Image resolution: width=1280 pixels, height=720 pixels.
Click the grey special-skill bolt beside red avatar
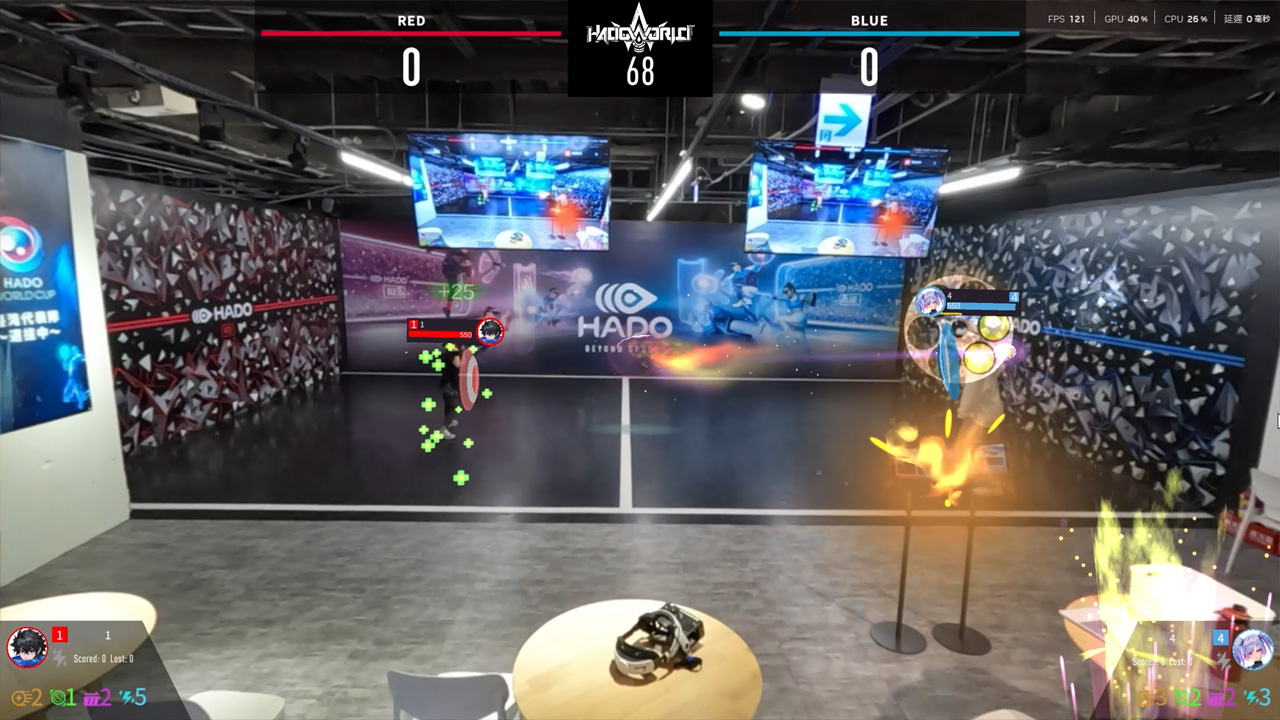pos(60,658)
